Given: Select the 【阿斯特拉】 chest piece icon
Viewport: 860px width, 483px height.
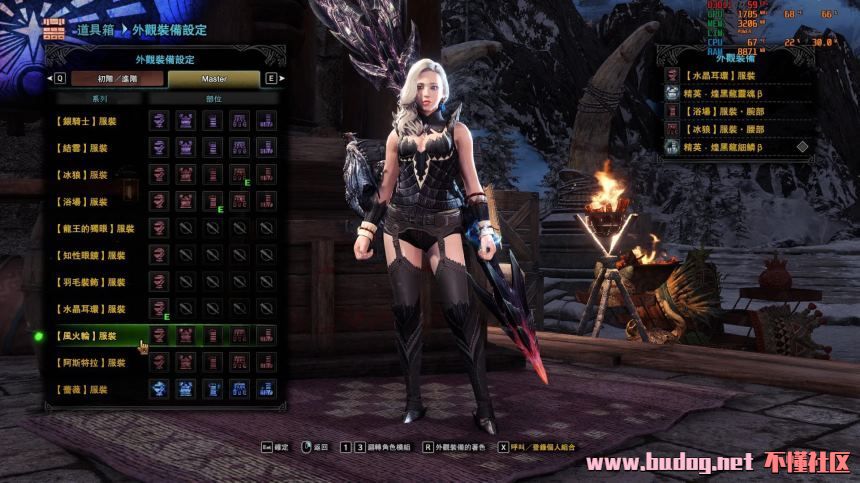Looking at the screenshot, I should [185, 363].
